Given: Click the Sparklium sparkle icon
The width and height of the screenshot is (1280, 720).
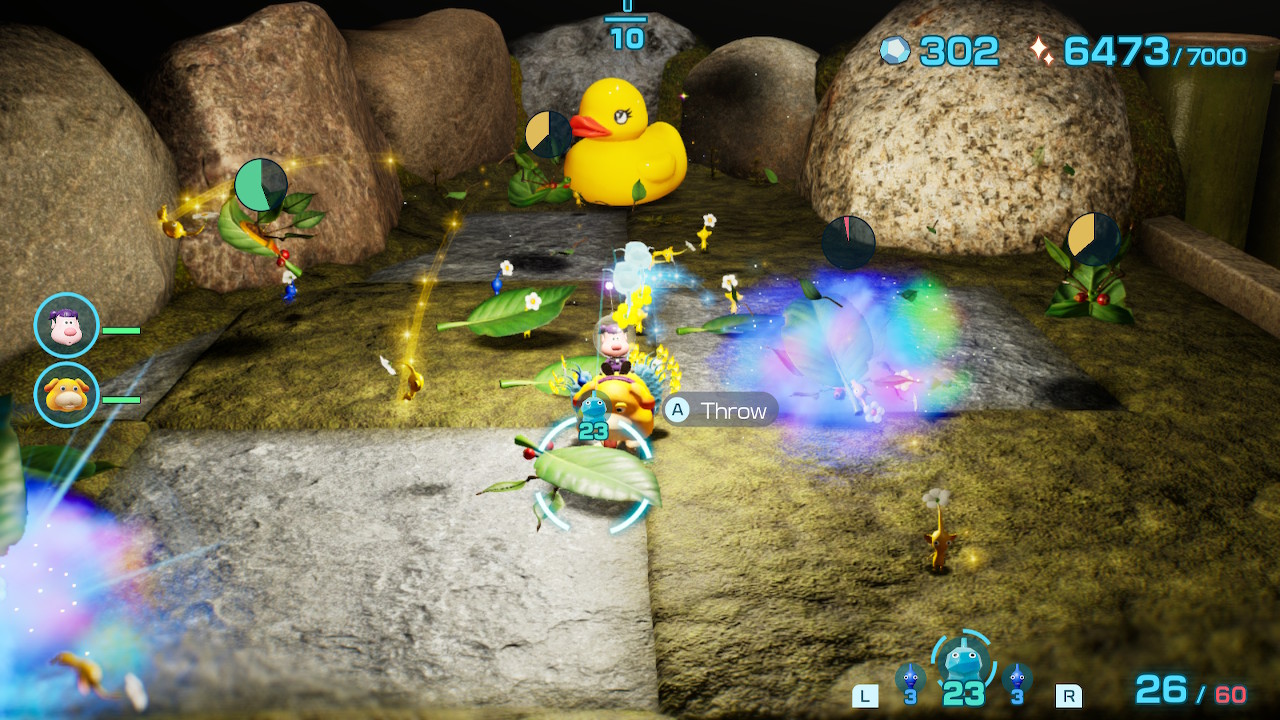Looking at the screenshot, I should [1042, 51].
